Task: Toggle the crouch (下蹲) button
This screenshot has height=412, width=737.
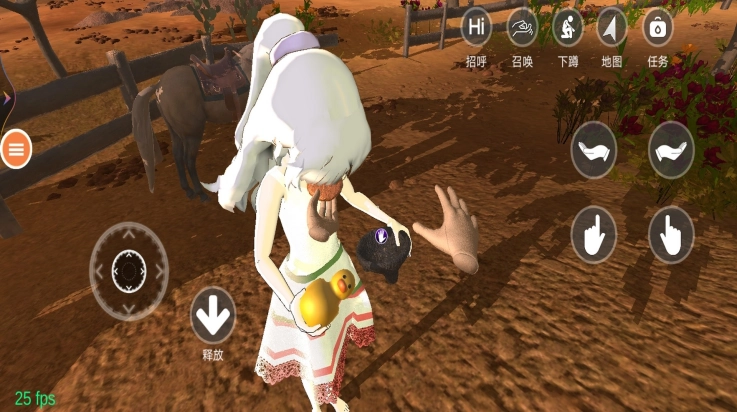Action: pos(568,27)
